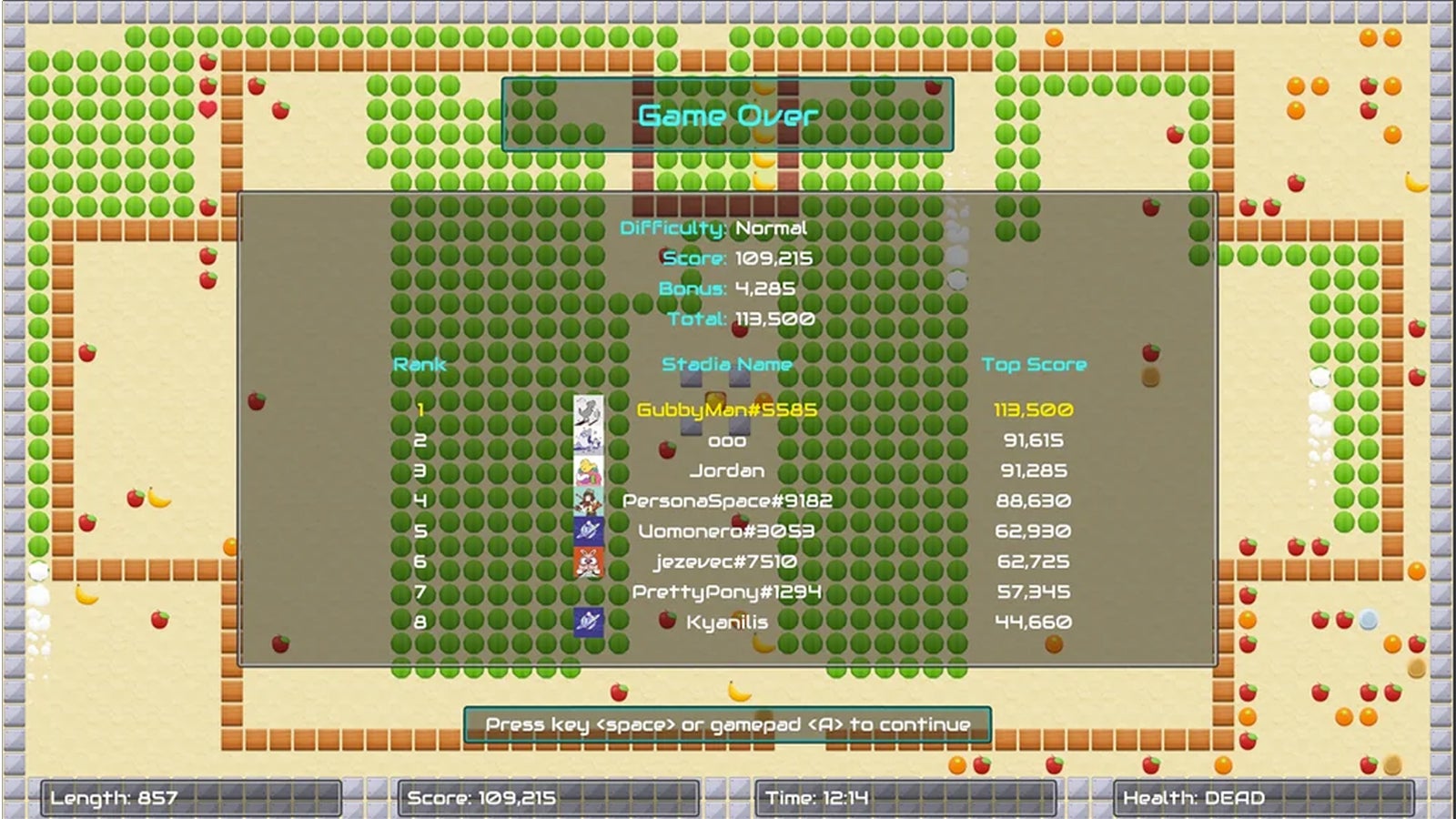Click the Game Over title banner
Image resolution: width=1456 pixels, height=819 pixels.
pyautogui.click(x=728, y=115)
